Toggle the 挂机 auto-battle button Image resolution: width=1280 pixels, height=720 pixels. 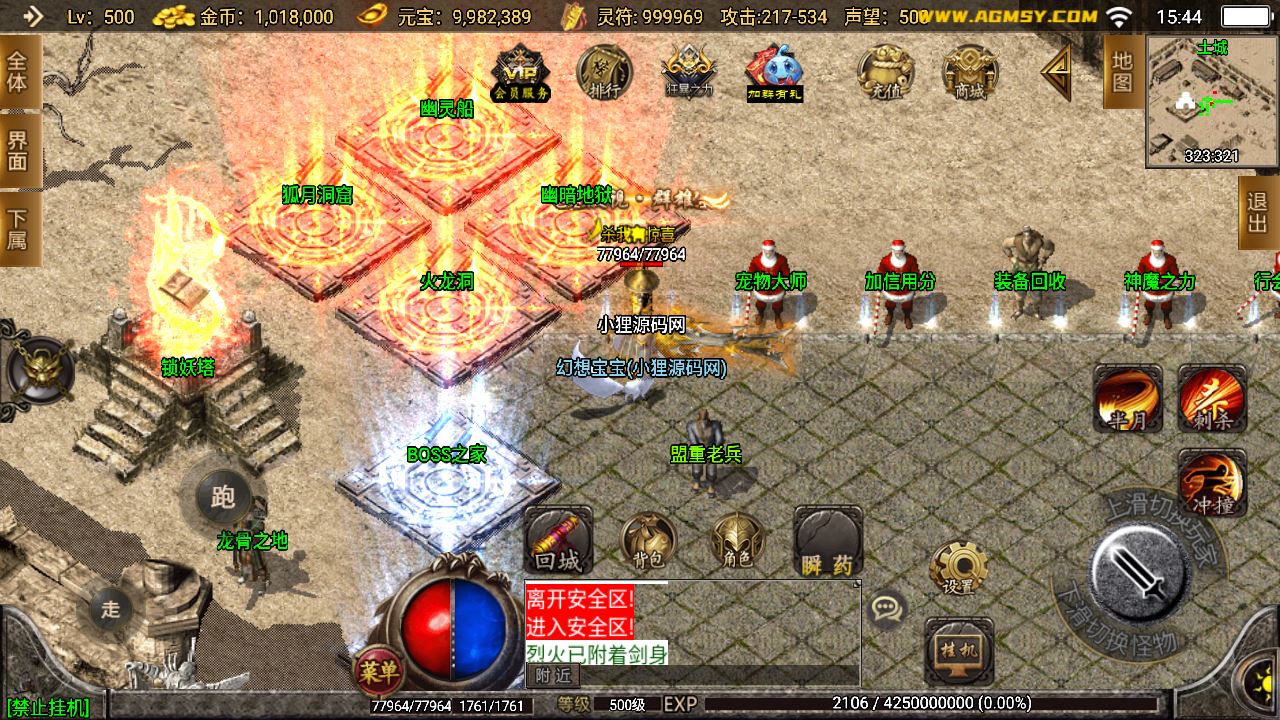point(959,650)
